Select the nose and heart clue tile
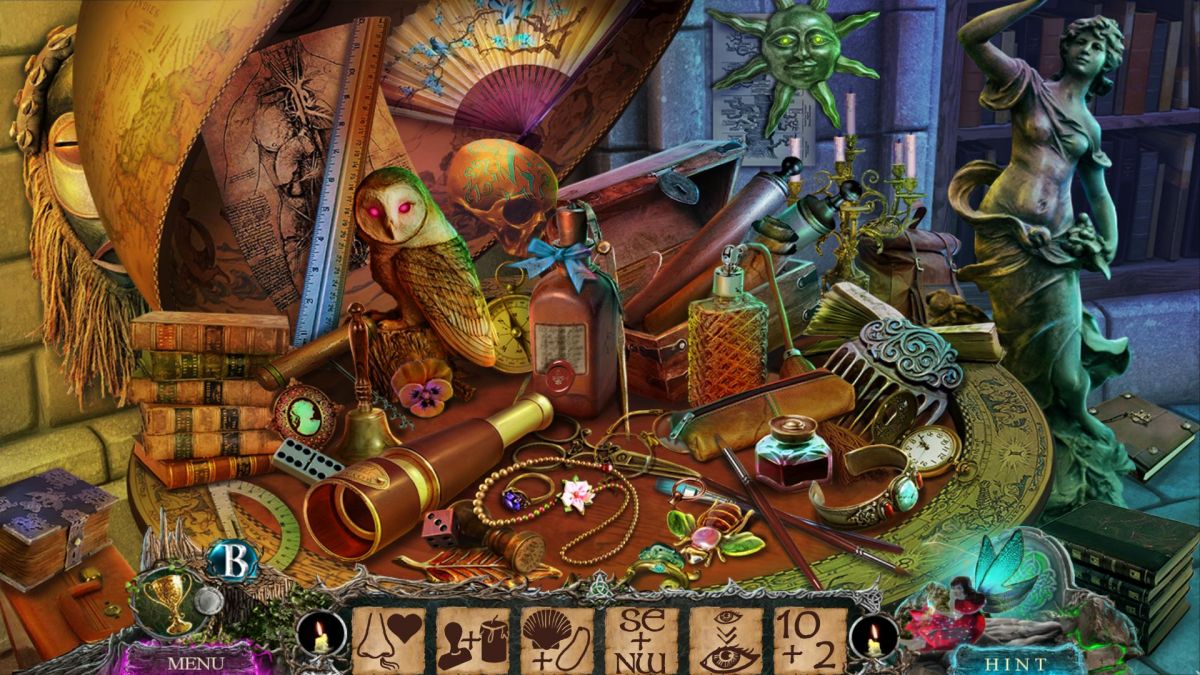The image size is (1200, 675). pos(387,640)
